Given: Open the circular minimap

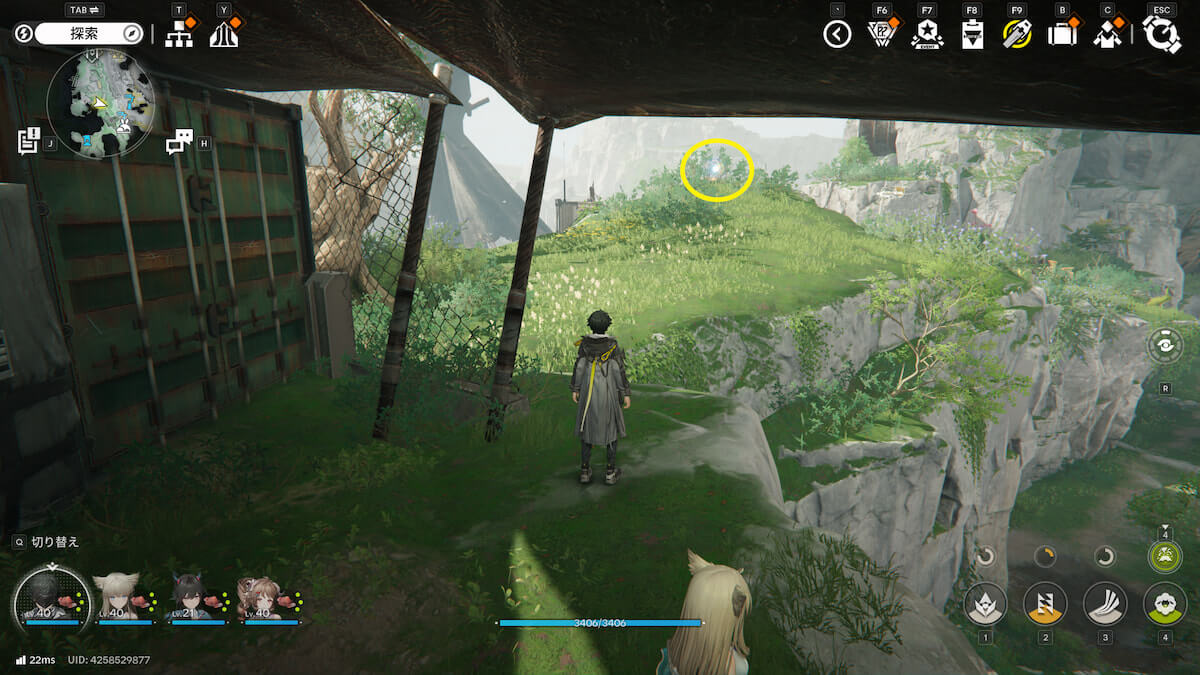Looking at the screenshot, I should pyautogui.click(x=101, y=103).
